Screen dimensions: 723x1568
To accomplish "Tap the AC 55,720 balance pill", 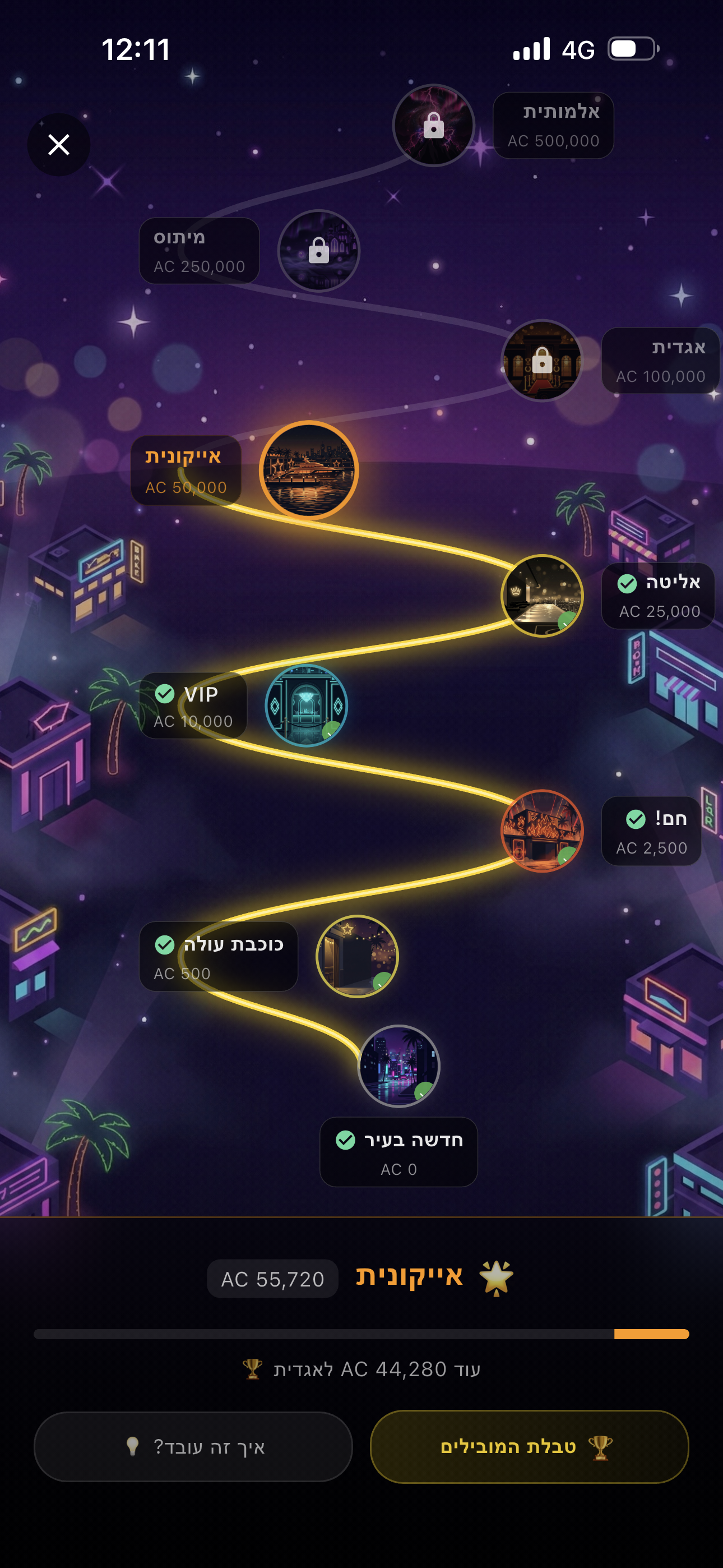I will pos(272,1278).
